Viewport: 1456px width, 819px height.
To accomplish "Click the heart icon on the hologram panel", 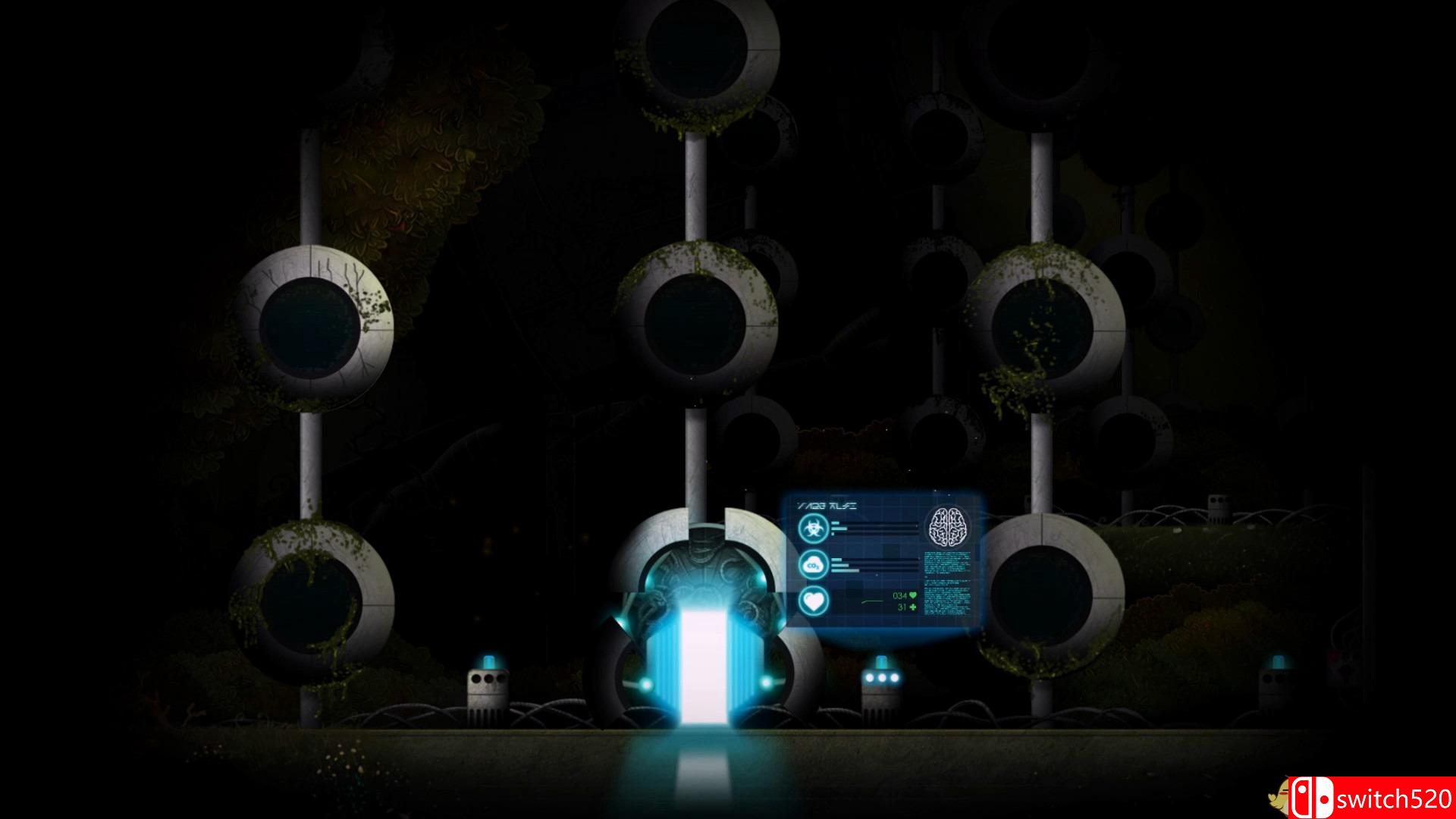I will coord(813,602).
